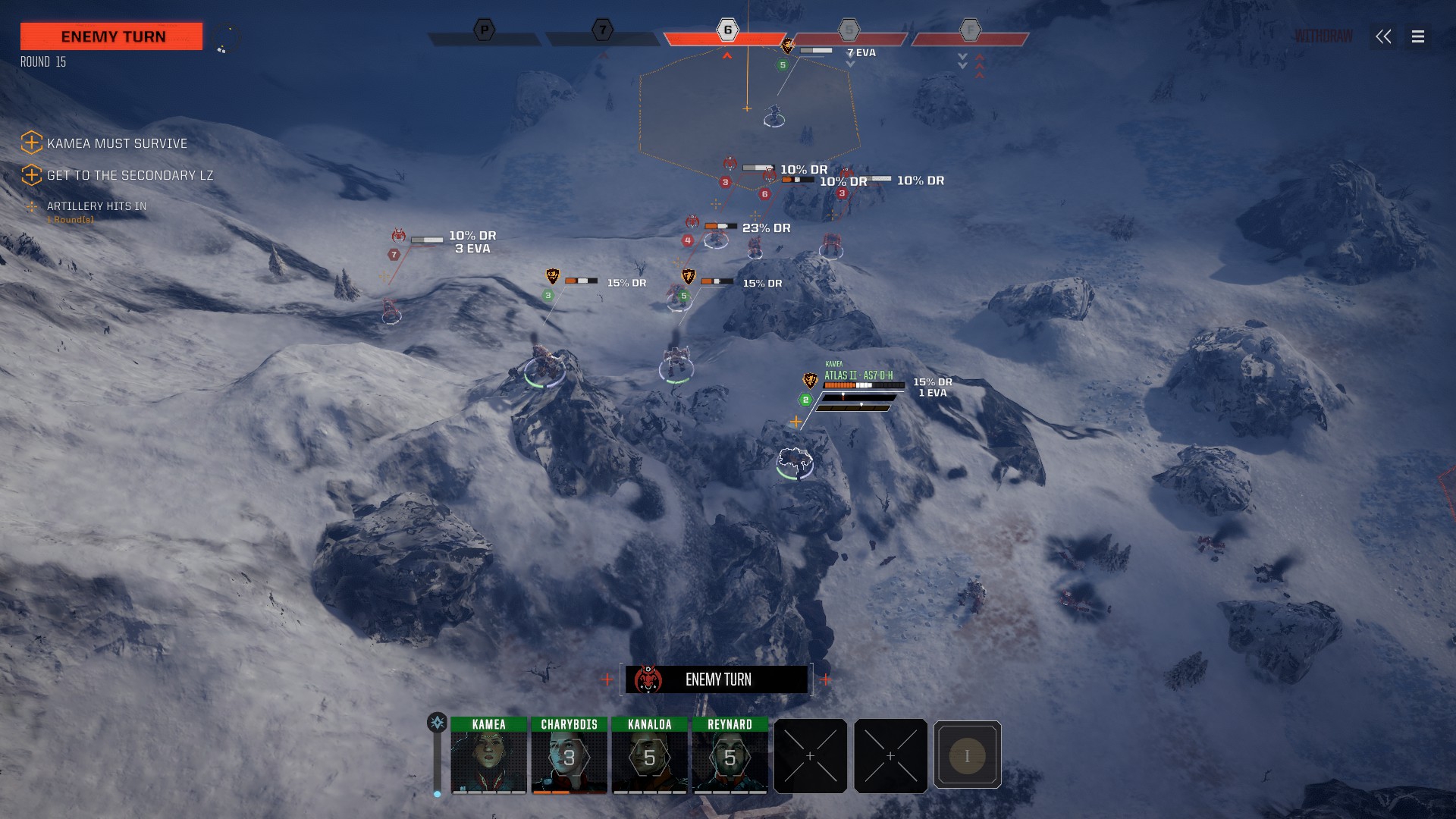Choose the Kanaloa pilot card
The image size is (1456, 819).
[x=650, y=756]
